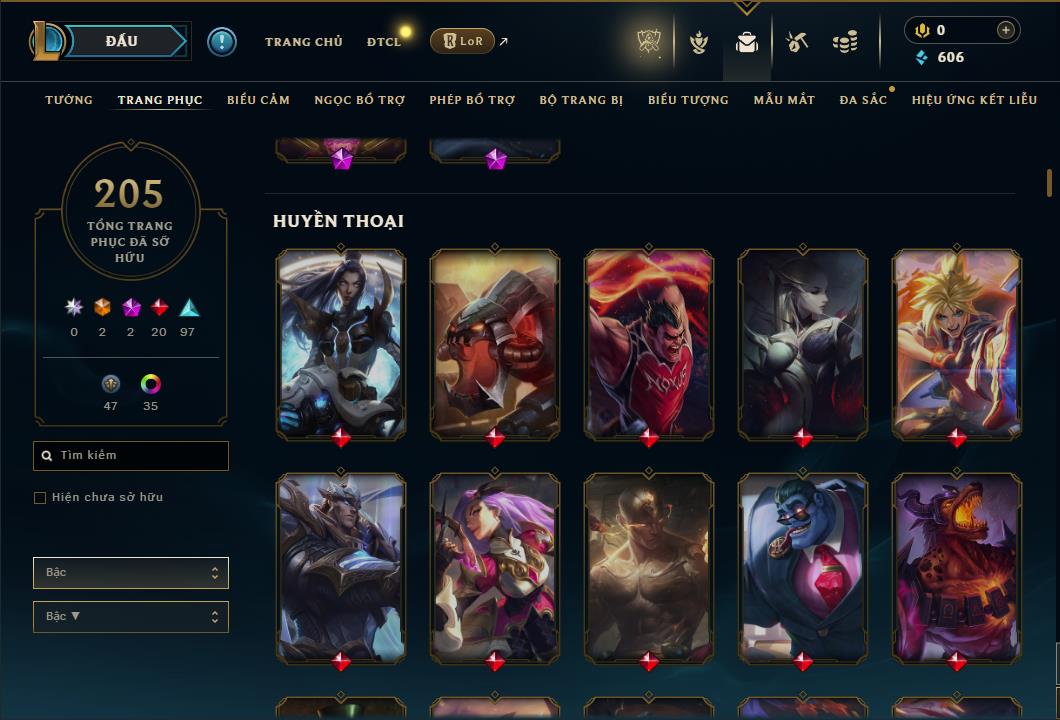Screen dimensions: 1060x720
Task: Go to the ĐTCL game mode
Action: coord(383,42)
